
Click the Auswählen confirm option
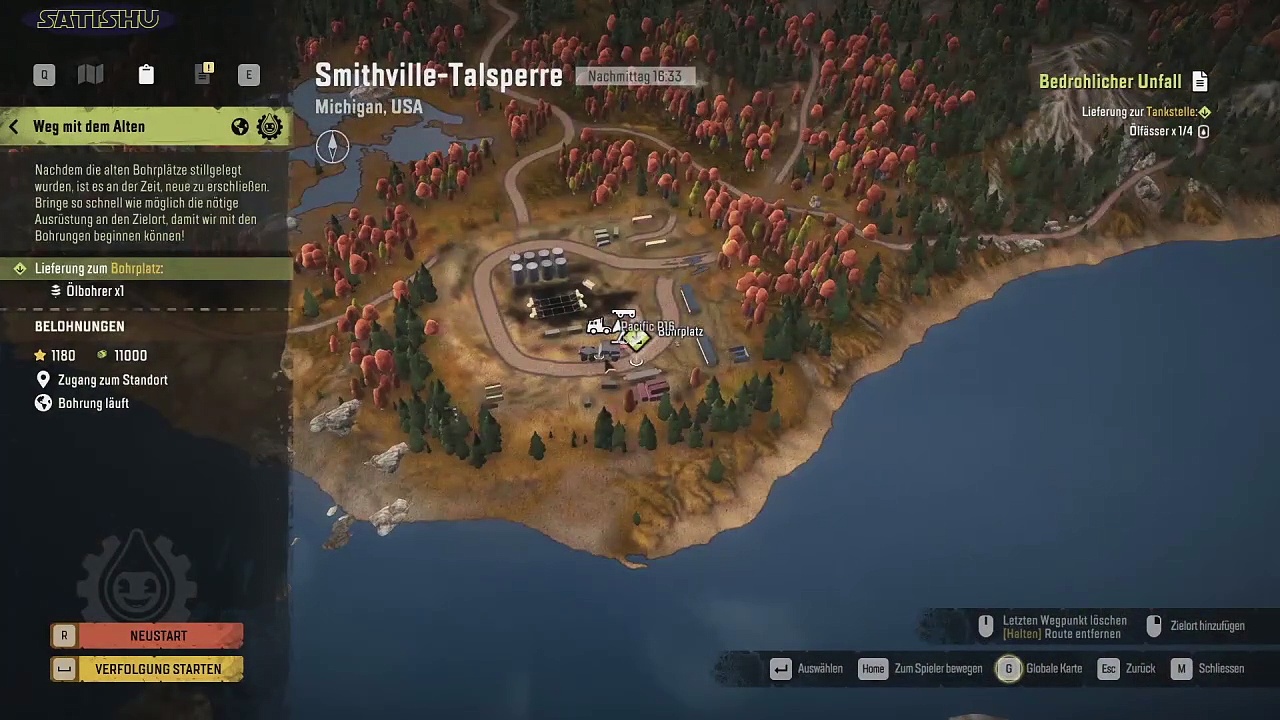pos(807,668)
